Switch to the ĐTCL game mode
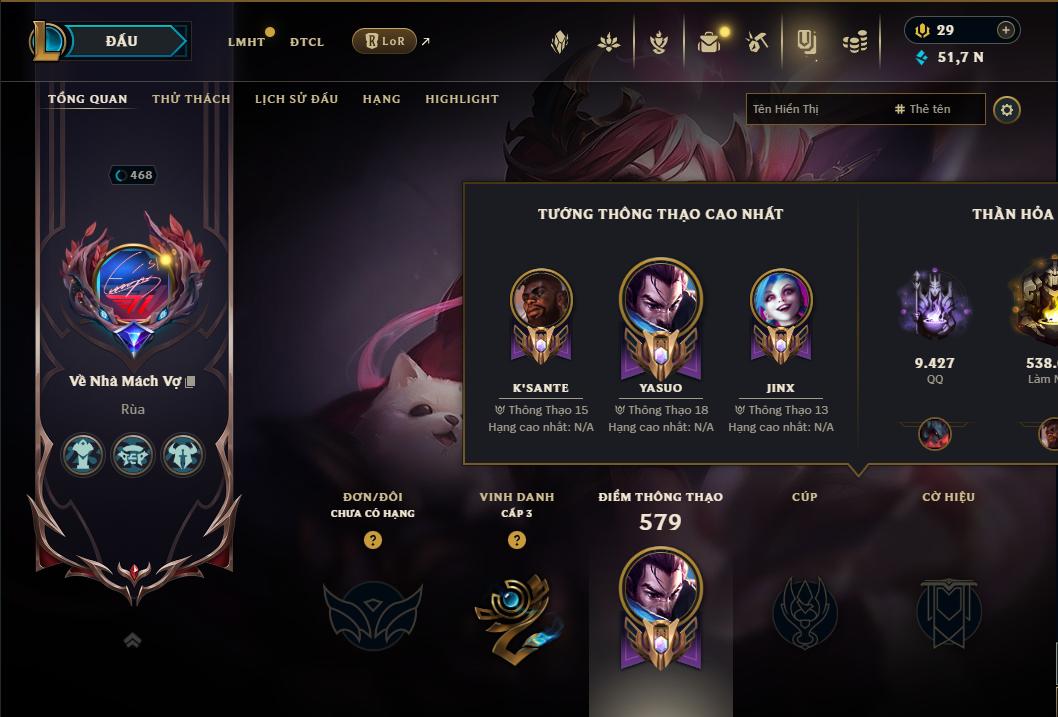1058x717 pixels. coord(307,42)
